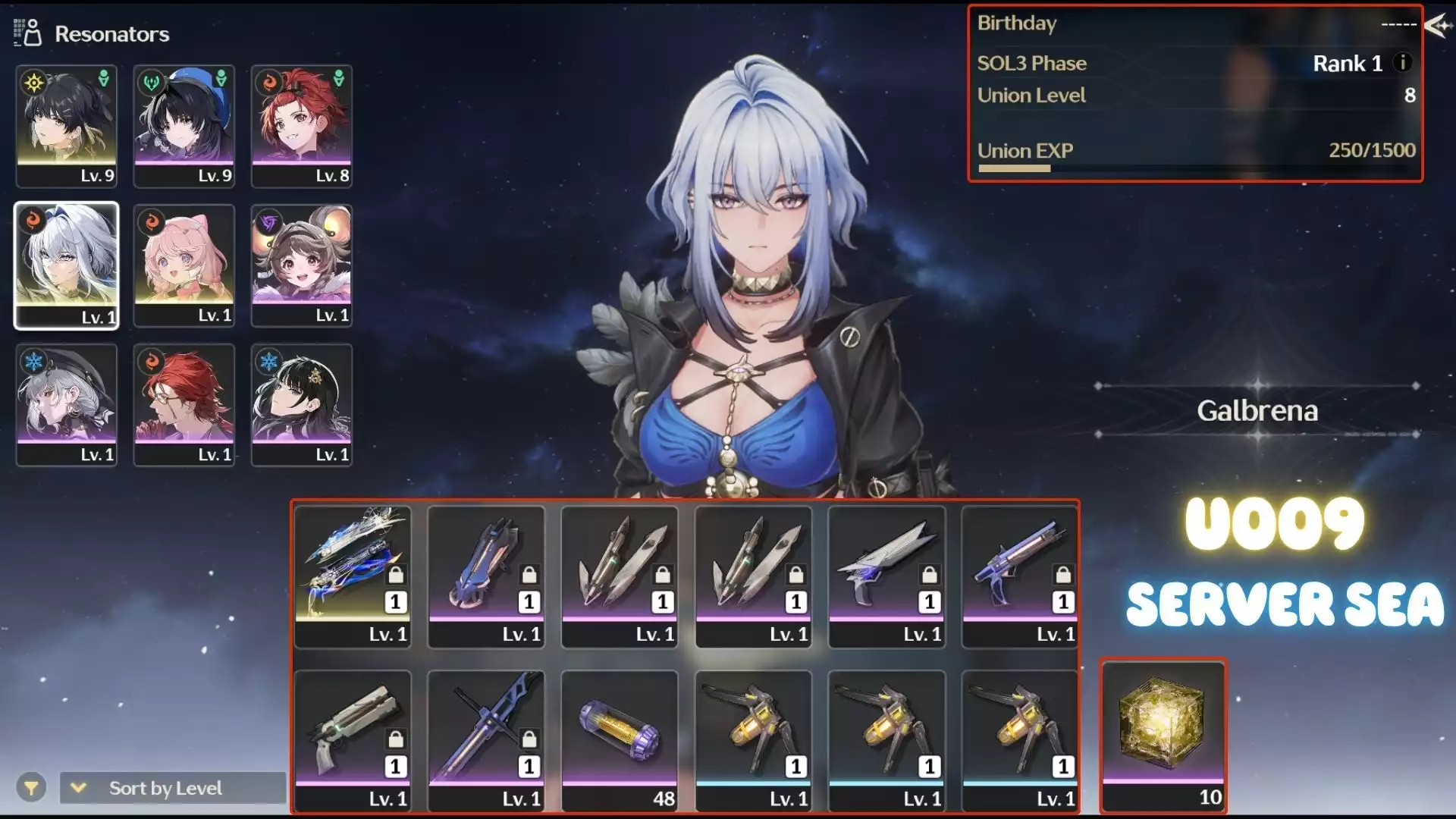Select the red-haired Lv. 8 resonator
Screen dimensions: 1456x819
tap(302, 125)
